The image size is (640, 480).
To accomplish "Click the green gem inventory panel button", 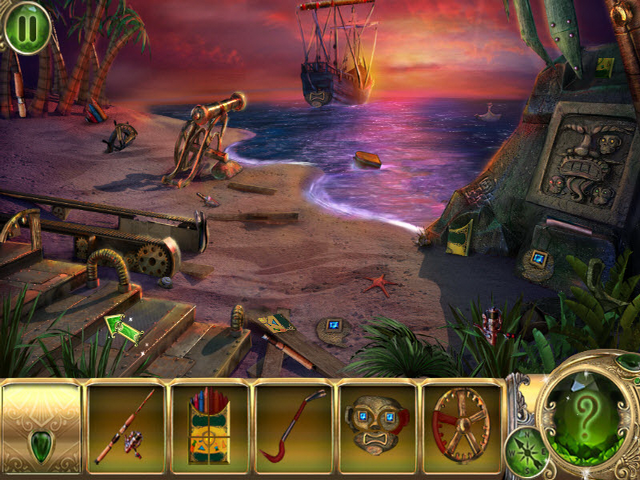I will (41, 427).
